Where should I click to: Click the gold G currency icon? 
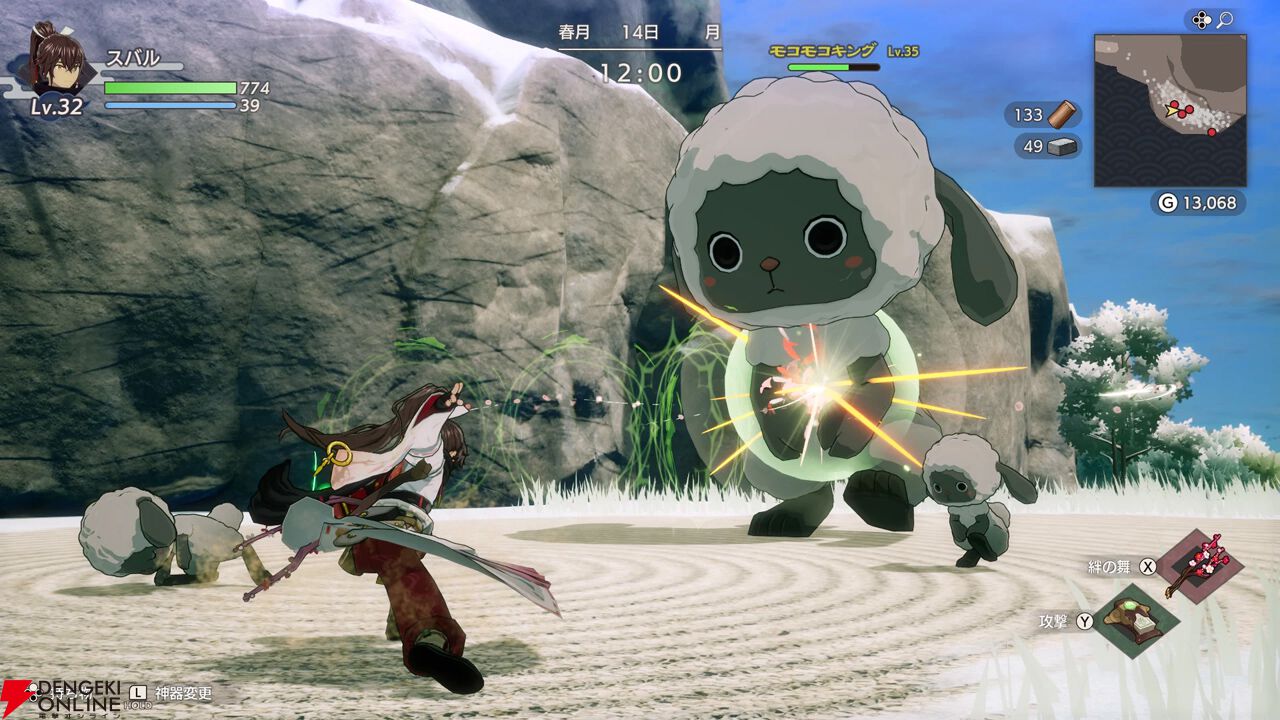point(1167,203)
